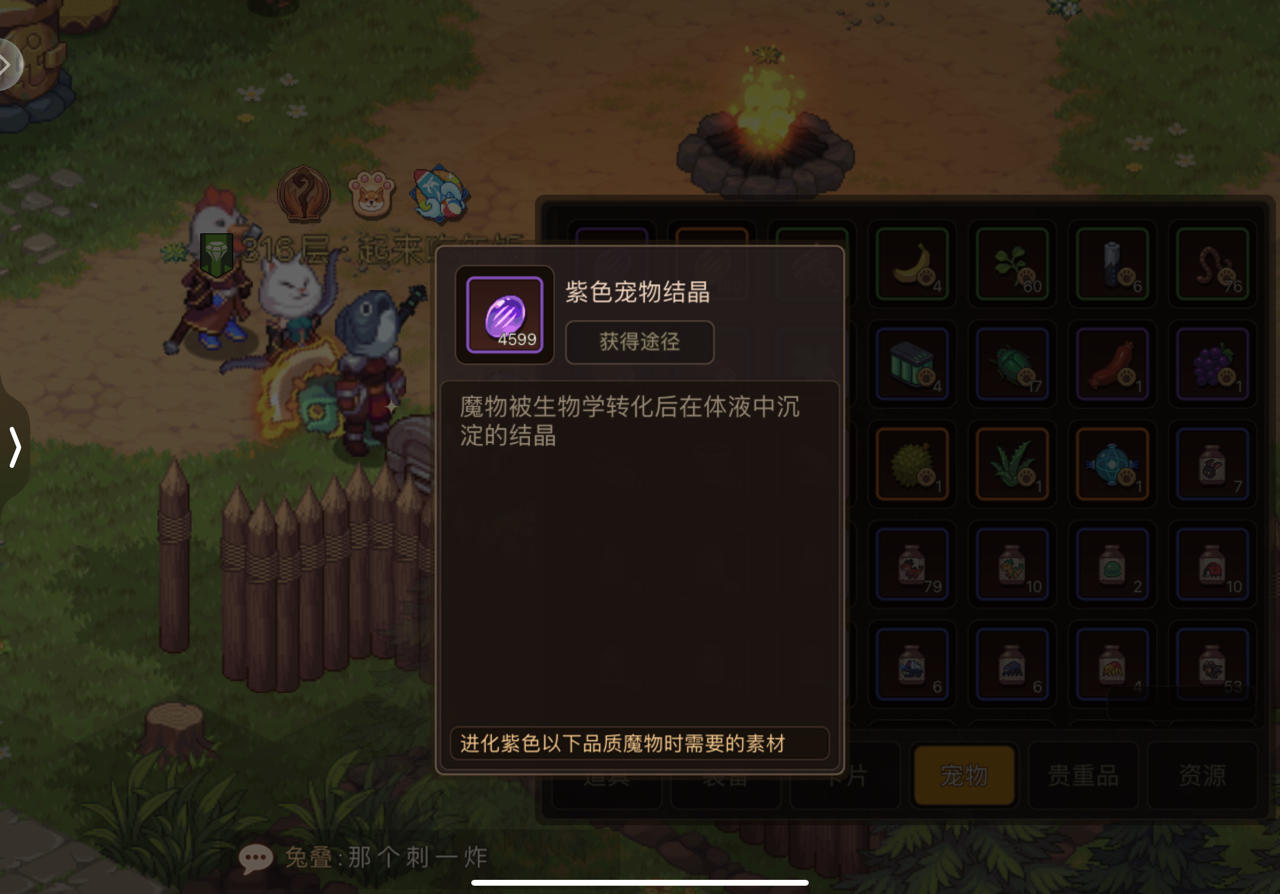
Task: Select the purple grapes item
Action: pos(1211,364)
